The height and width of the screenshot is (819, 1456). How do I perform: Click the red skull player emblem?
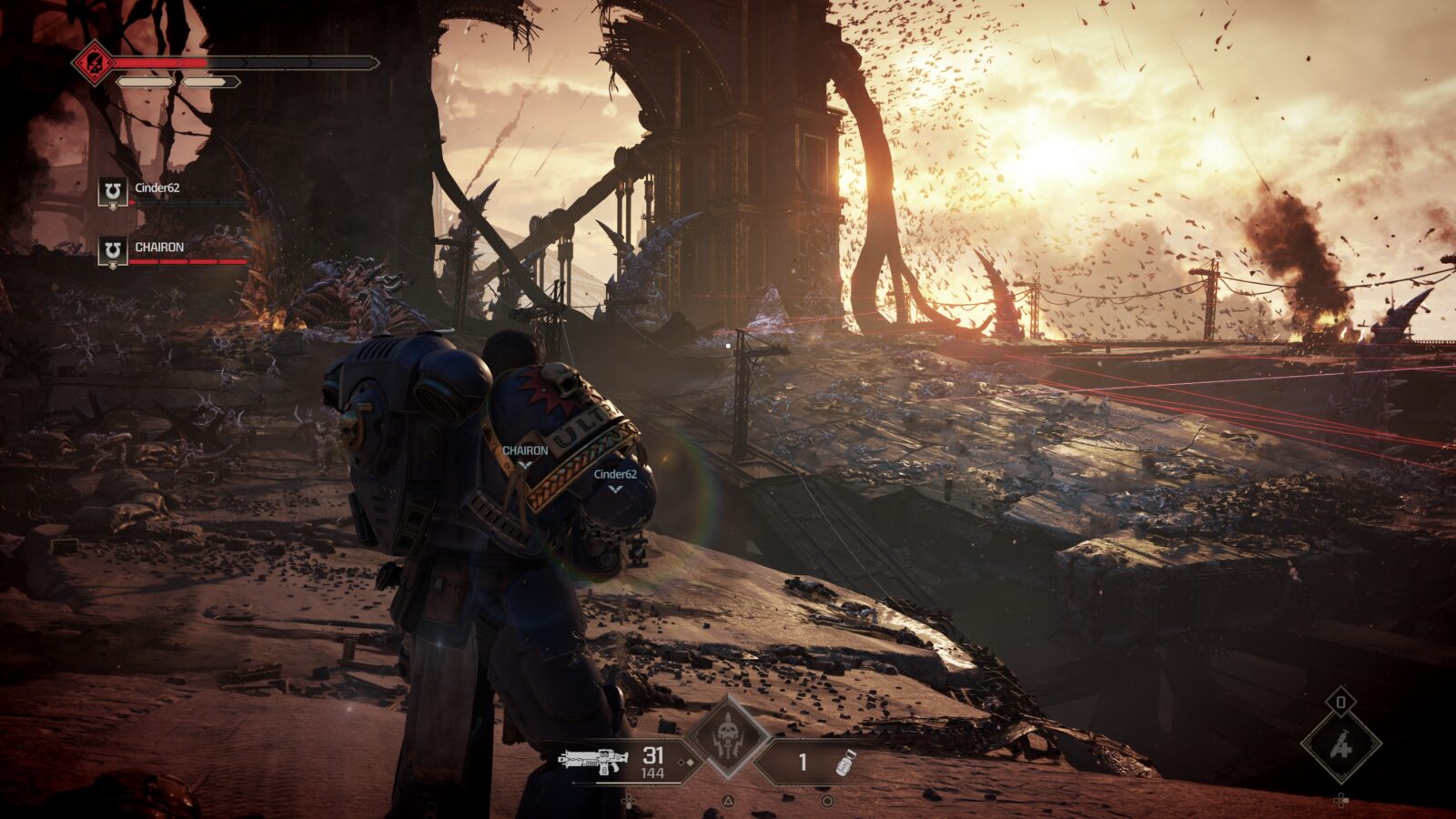94,63
